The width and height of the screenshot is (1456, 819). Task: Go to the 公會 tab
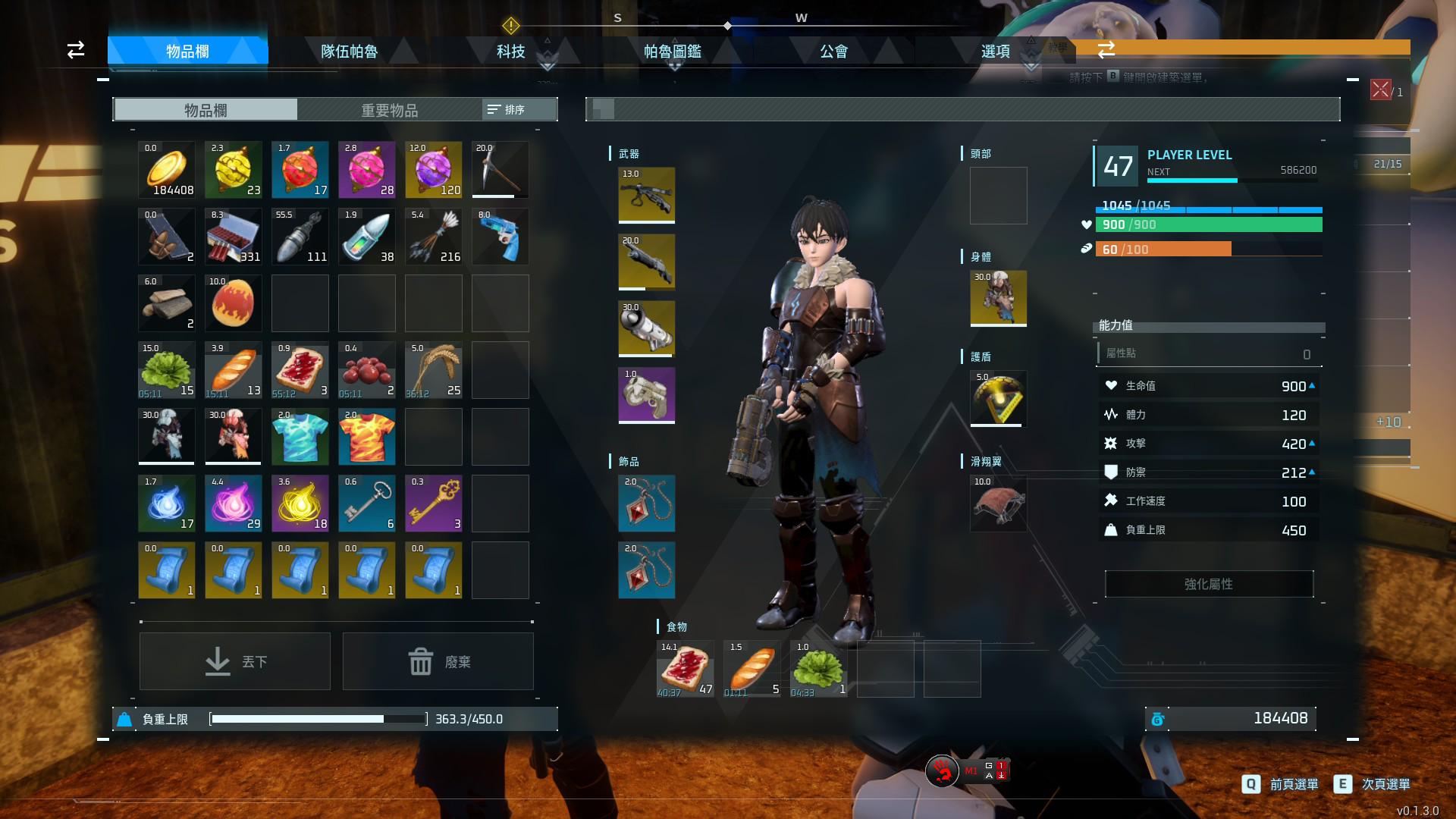[833, 51]
